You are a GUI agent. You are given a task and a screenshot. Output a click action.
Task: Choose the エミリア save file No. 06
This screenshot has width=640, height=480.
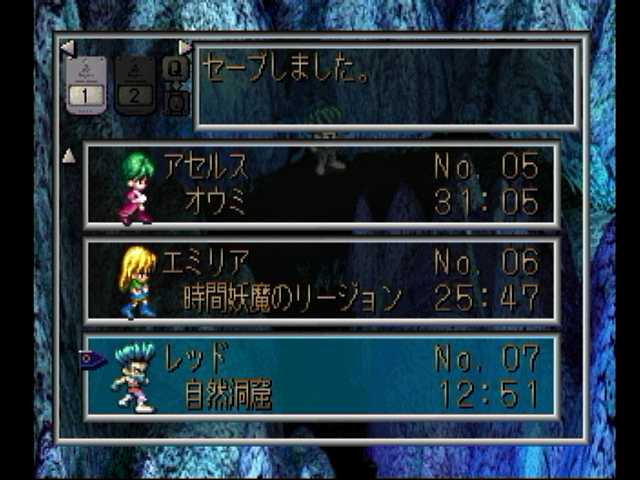point(320,281)
